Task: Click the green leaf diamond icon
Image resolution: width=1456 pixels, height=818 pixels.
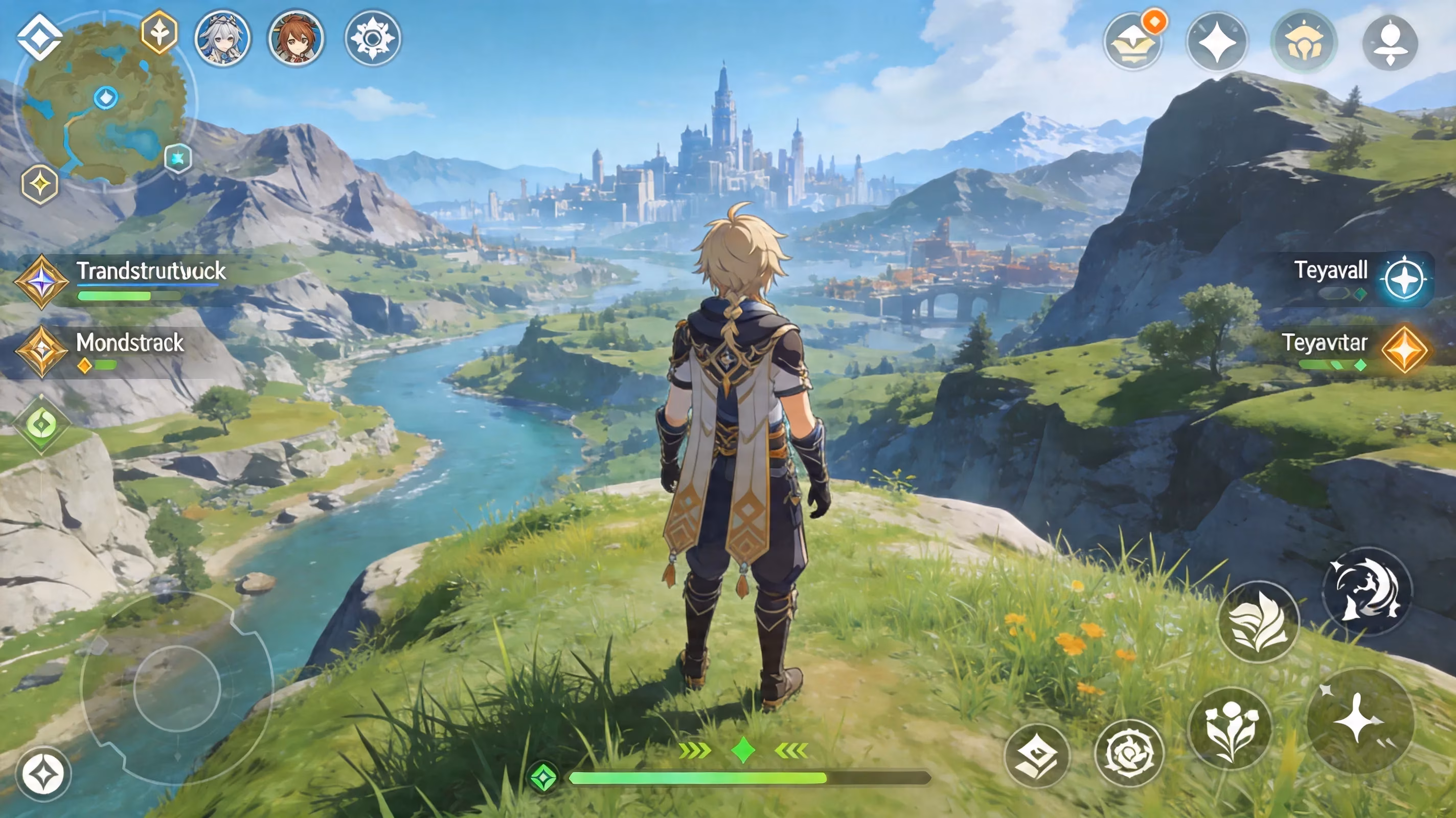Action: pyautogui.click(x=41, y=424)
